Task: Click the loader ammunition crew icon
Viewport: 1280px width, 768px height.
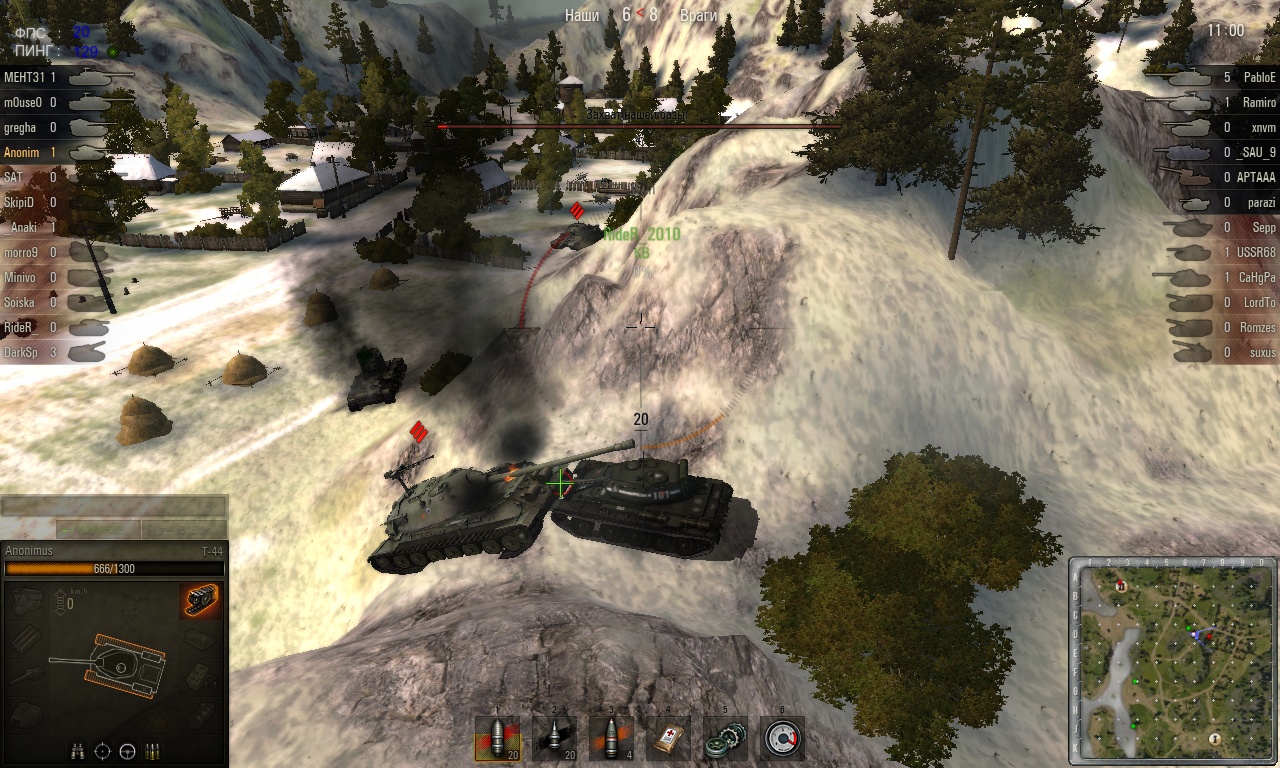Action: click(x=152, y=750)
